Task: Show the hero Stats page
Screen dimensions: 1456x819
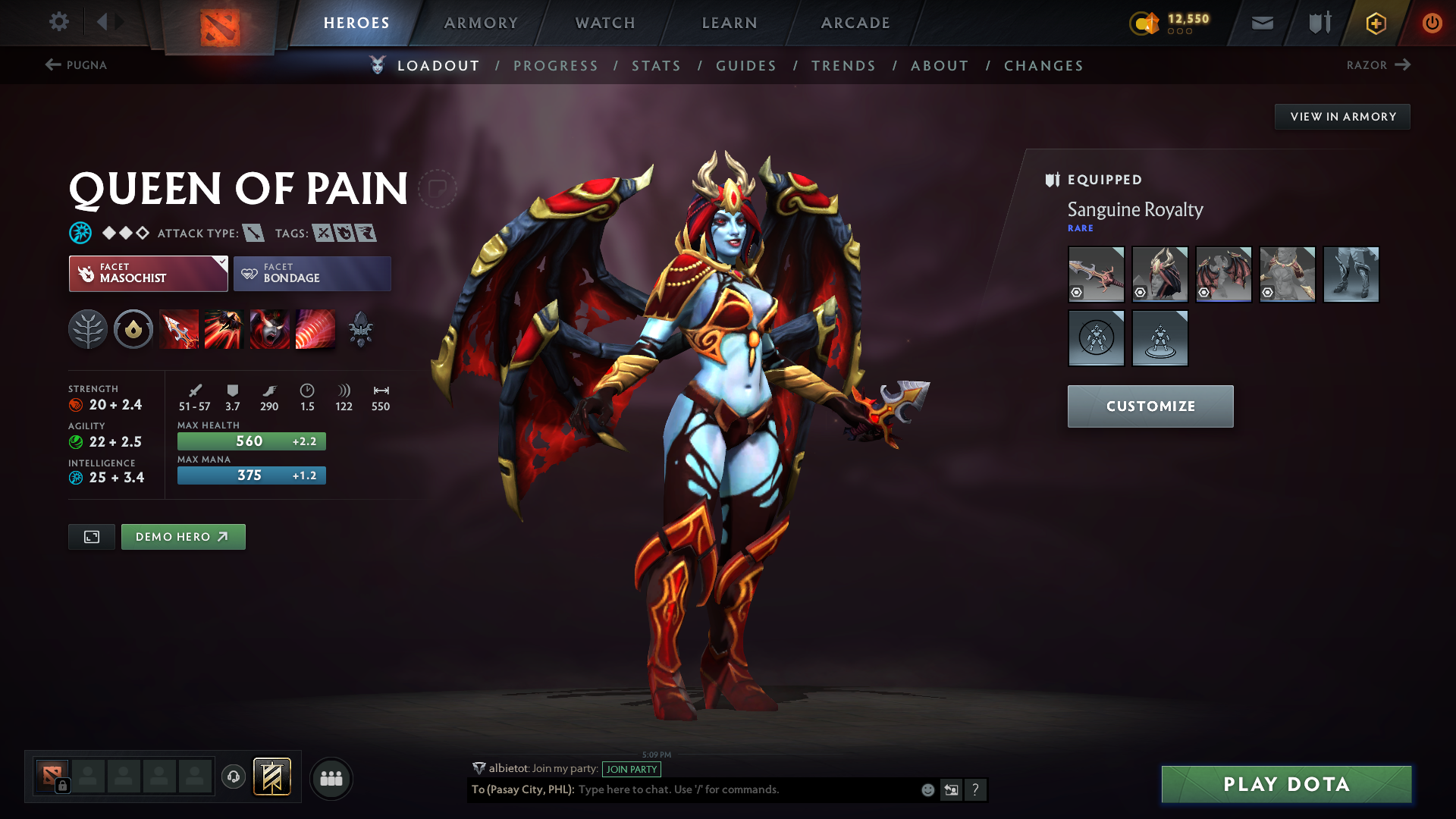Action: pos(656,66)
